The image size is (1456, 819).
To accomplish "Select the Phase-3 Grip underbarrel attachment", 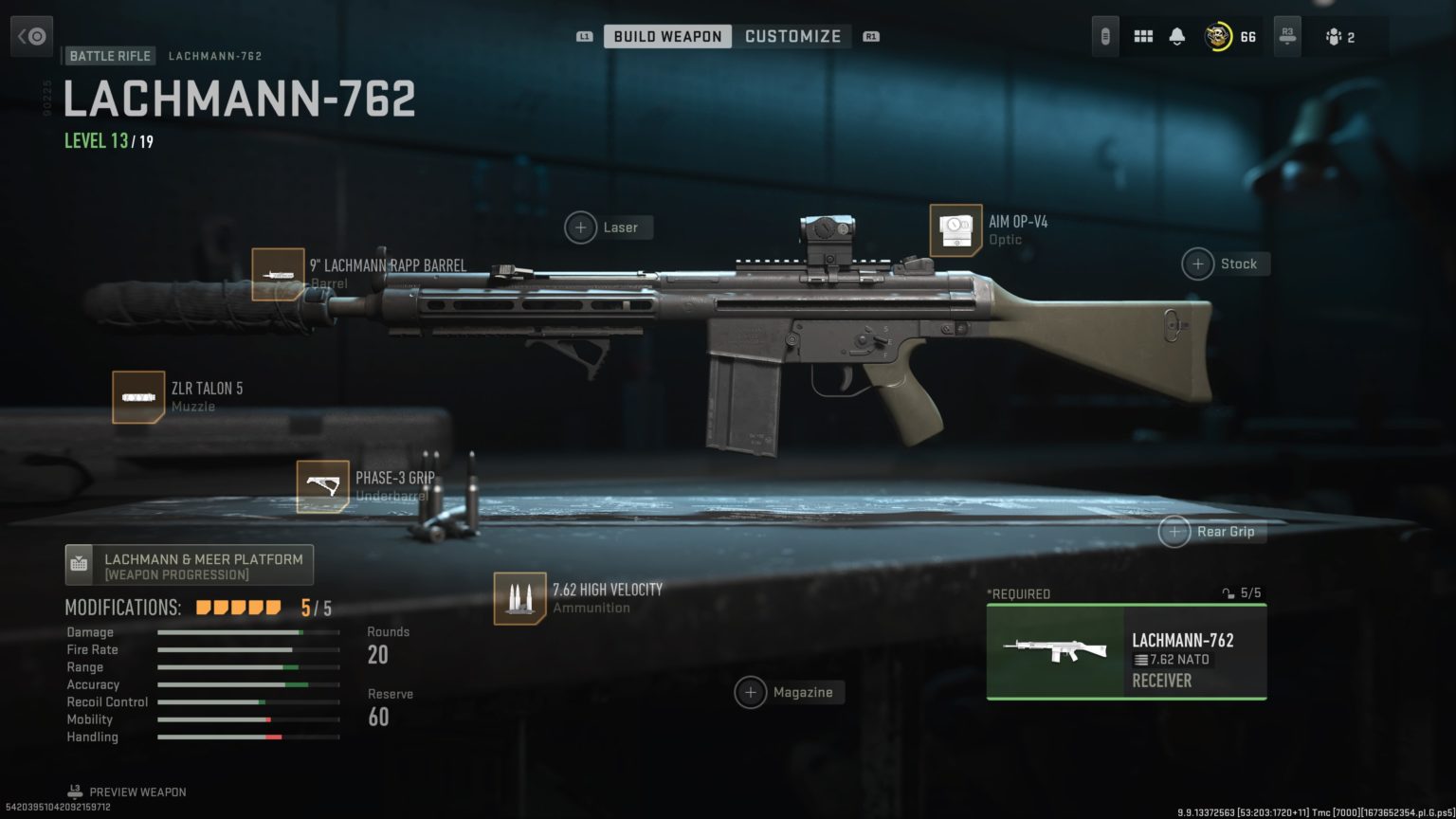I will click(322, 485).
